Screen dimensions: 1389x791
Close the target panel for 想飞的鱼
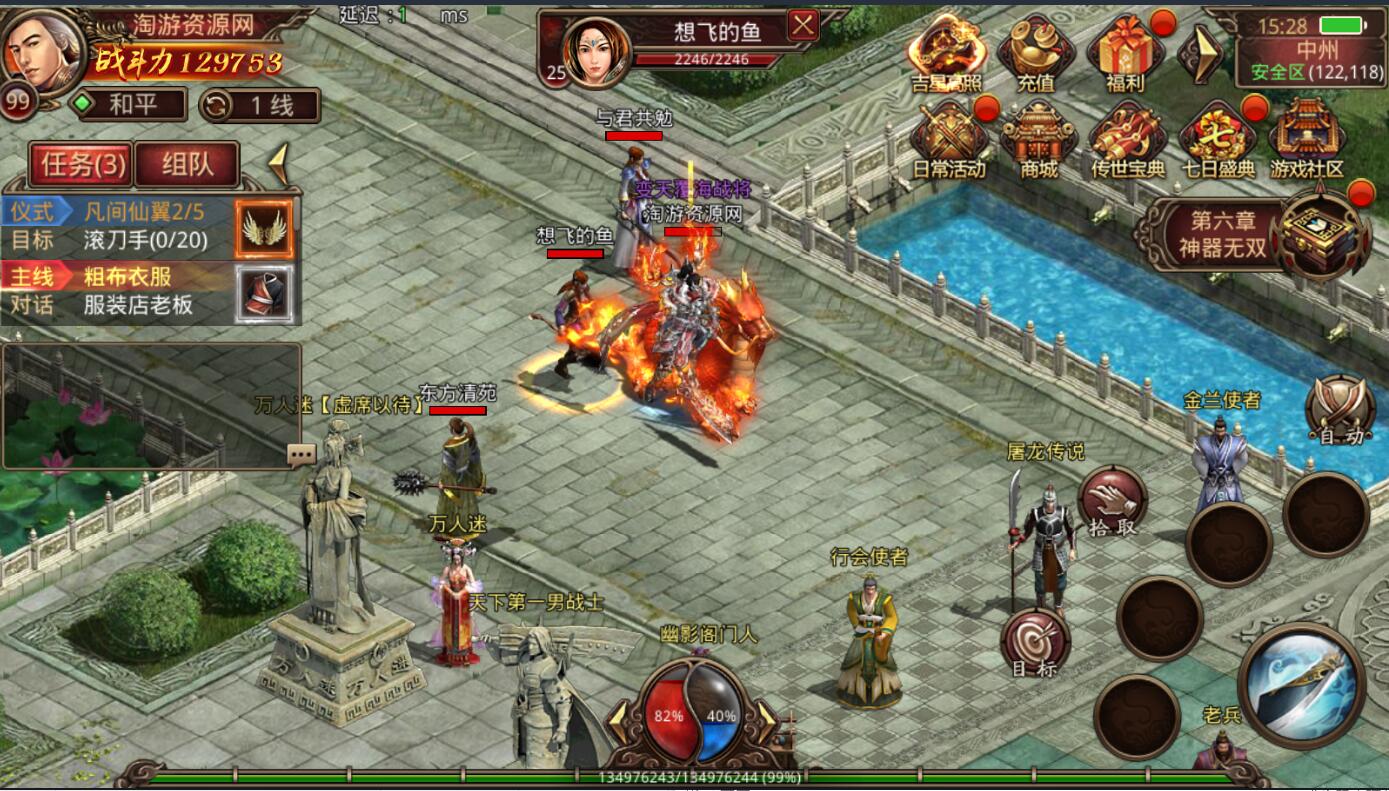[x=803, y=26]
